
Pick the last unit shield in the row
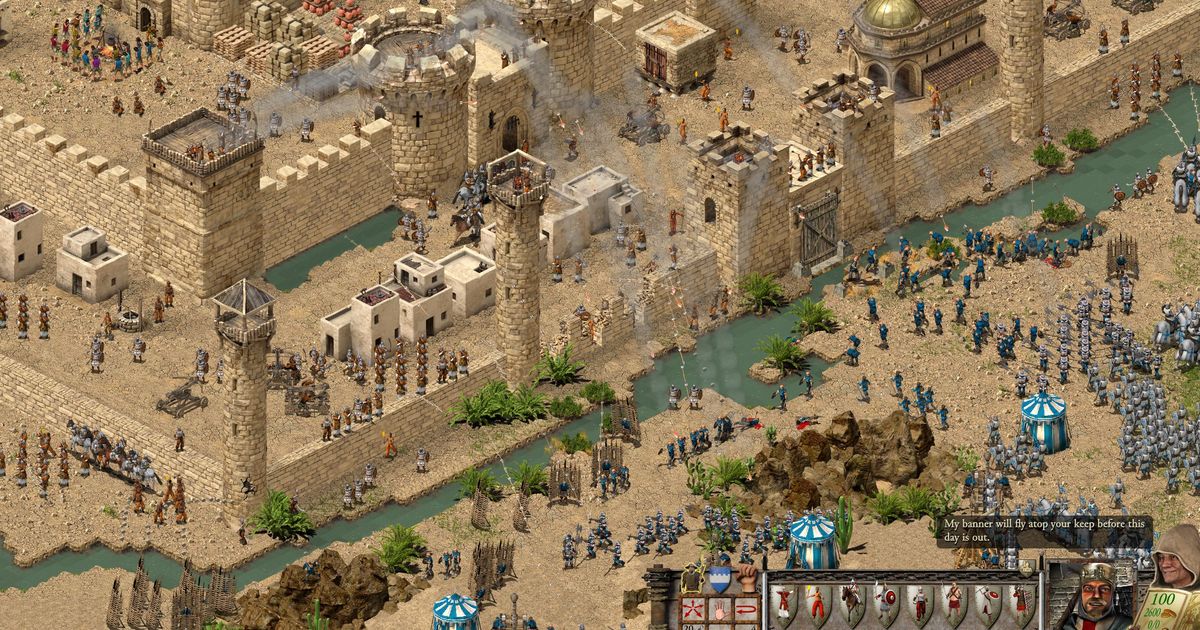point(1020,602)
